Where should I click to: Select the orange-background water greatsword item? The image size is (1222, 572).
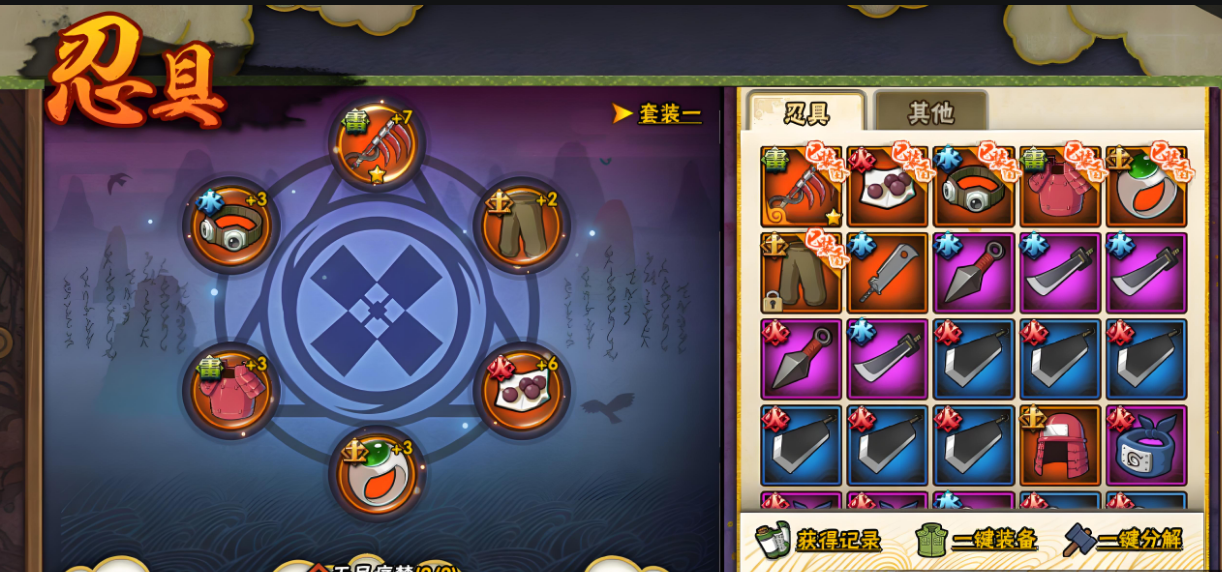887,274
